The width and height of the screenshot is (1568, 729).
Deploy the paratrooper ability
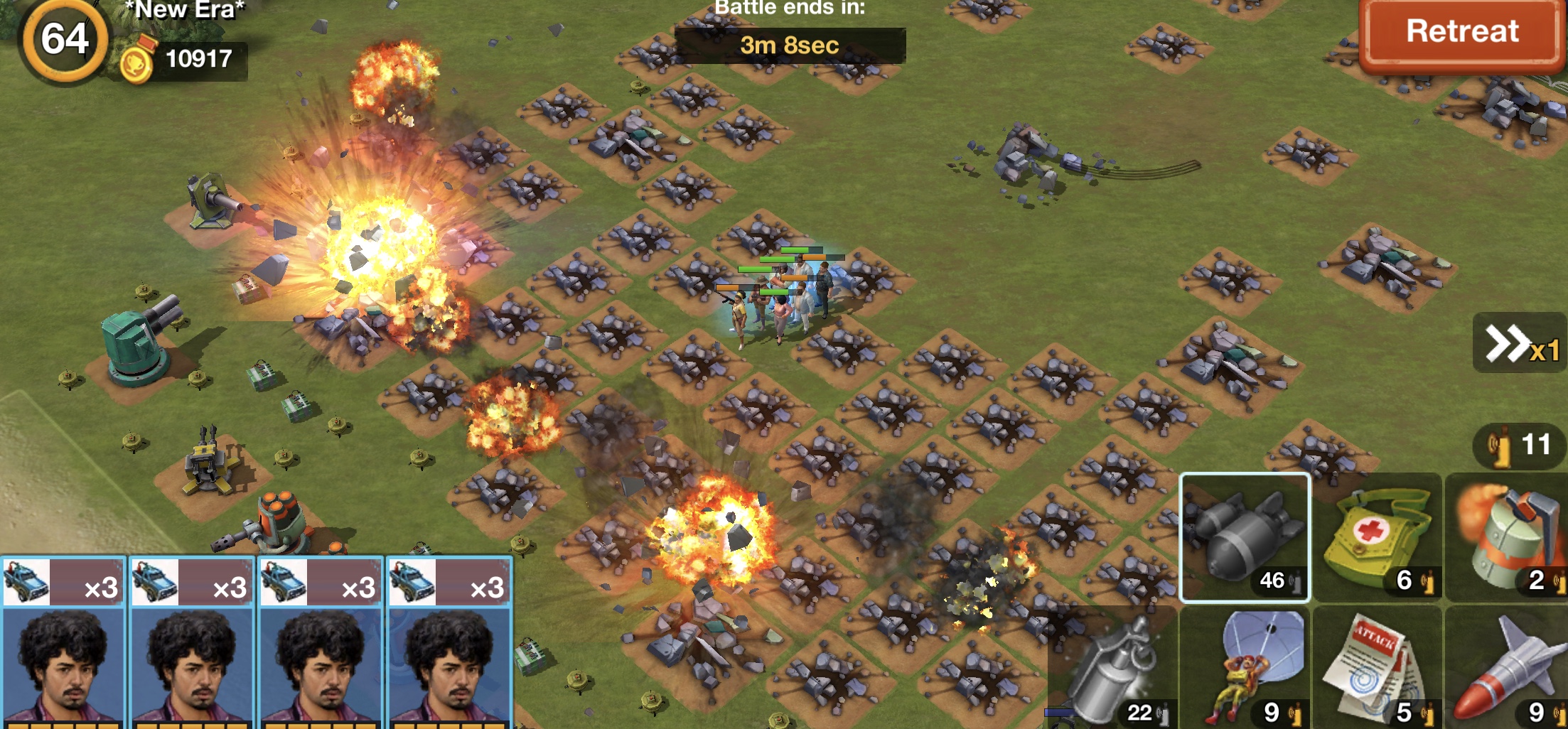(x=1245, y=669)
